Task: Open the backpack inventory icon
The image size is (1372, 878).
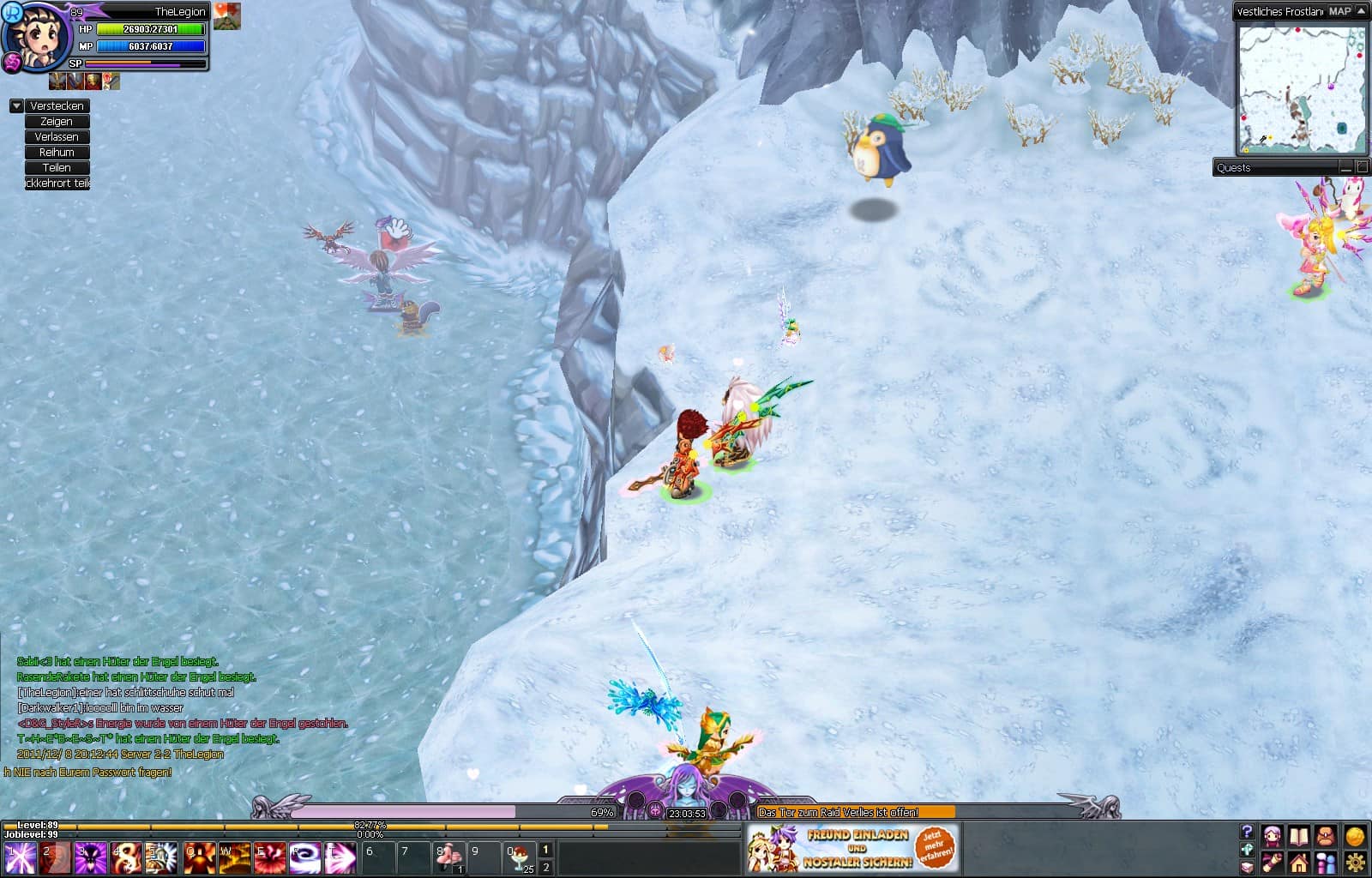Action: 1326,837
